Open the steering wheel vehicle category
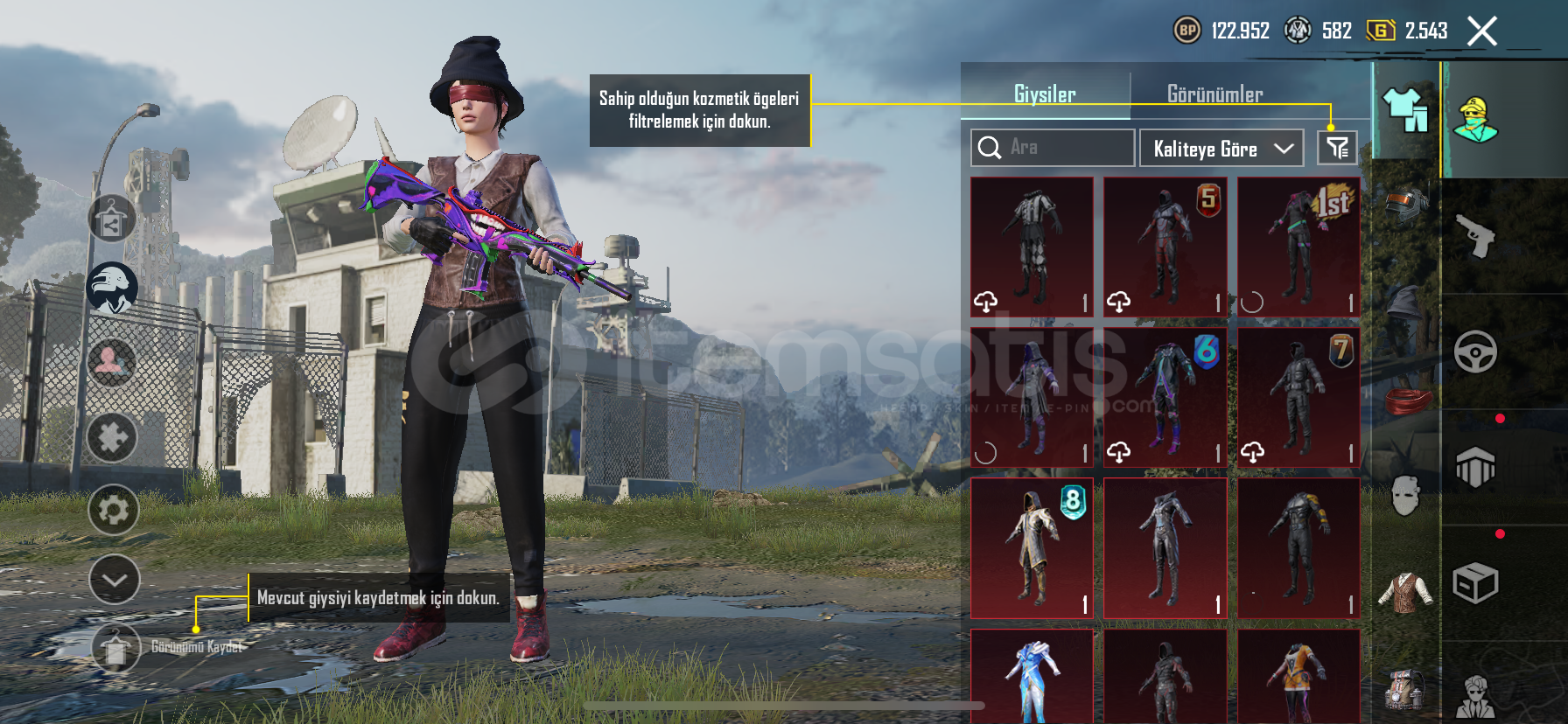This screenshot has height=724, width=1568. 1475,352
